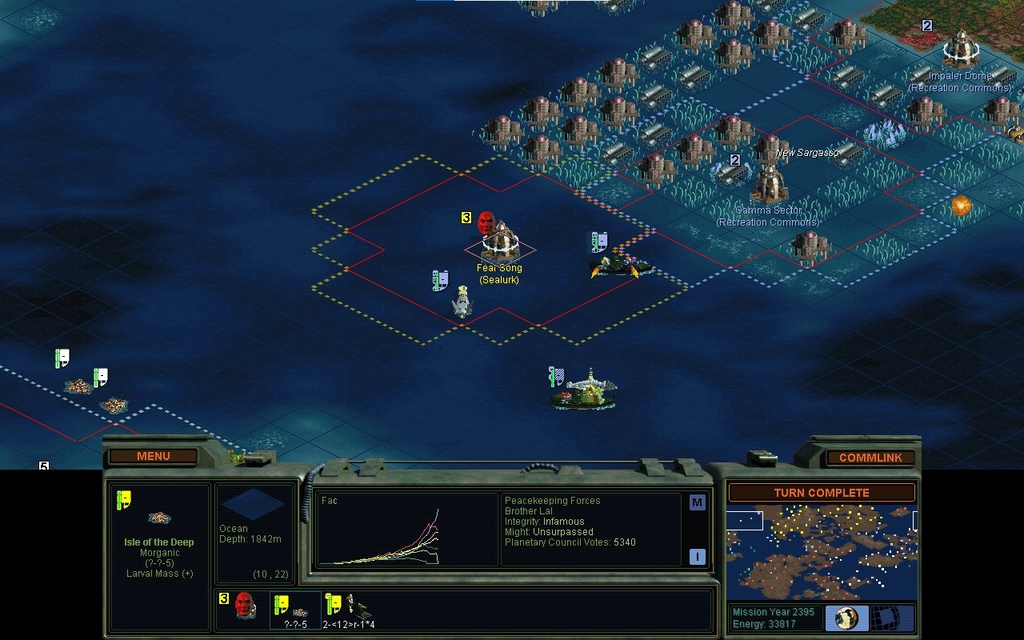Open the Gamma Sector base
This screenshot has width=1024, height=640.
[769, 183]
